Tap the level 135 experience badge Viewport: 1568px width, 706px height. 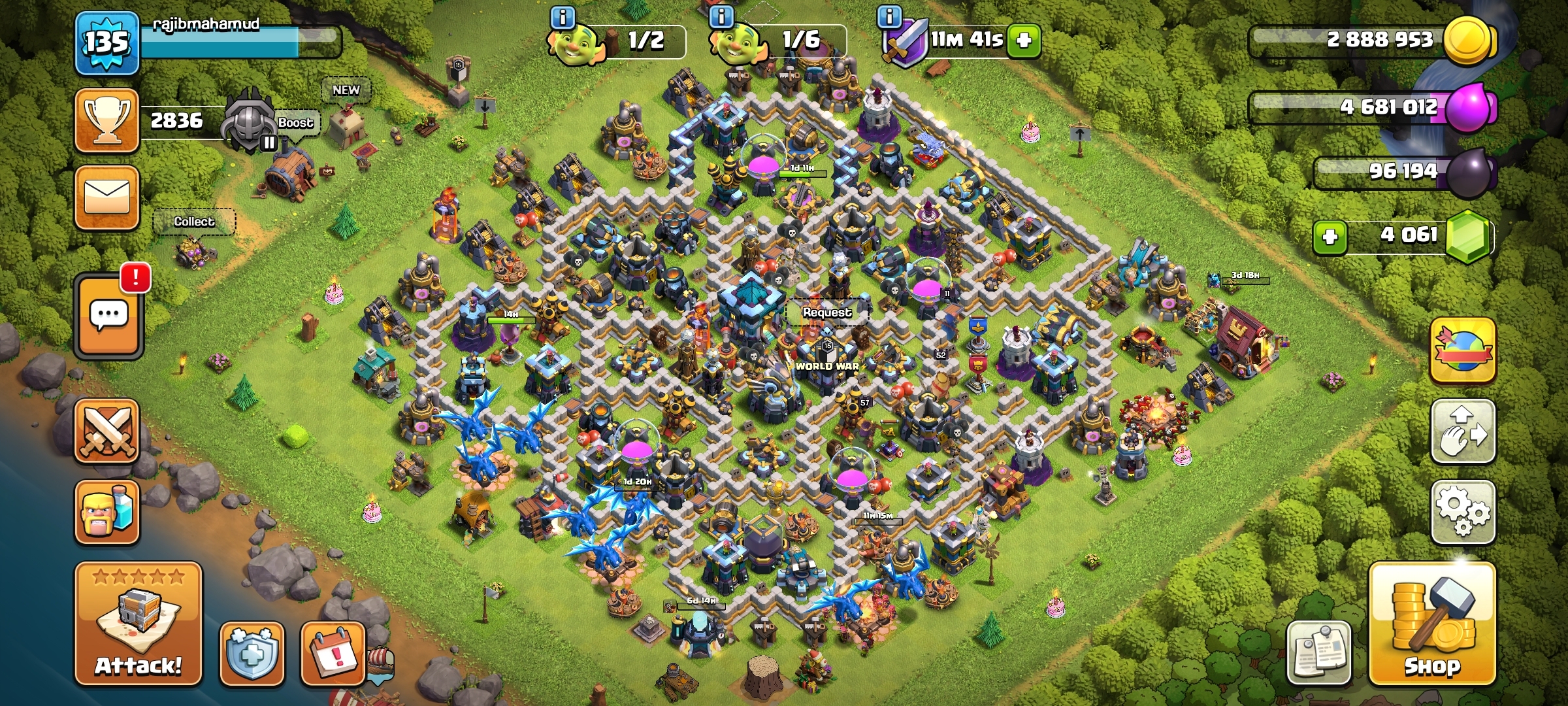pyautogui.click(x=107, y=43)
